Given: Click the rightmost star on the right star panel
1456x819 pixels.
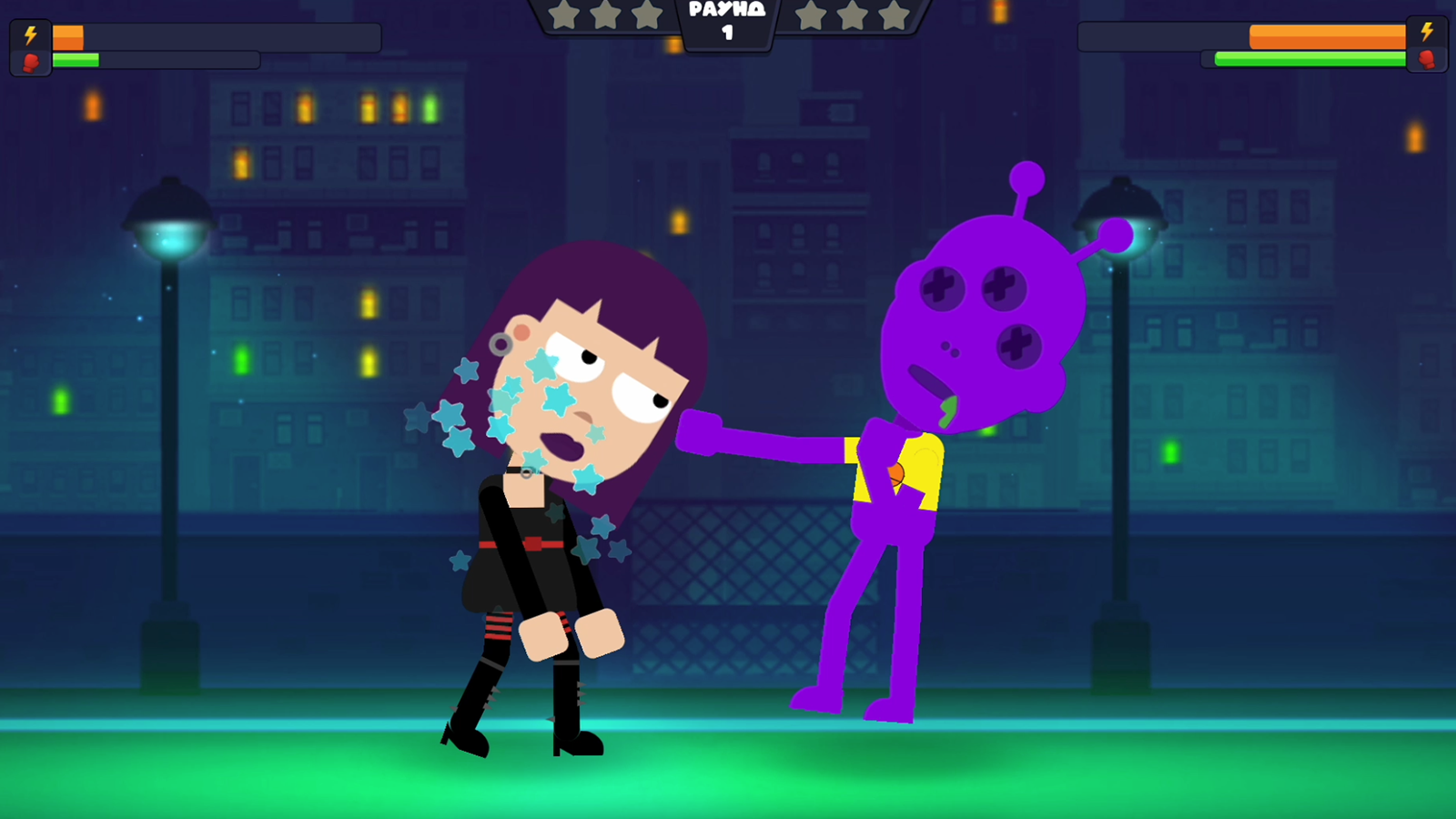Looking at the screenshot, I should 893,15.
